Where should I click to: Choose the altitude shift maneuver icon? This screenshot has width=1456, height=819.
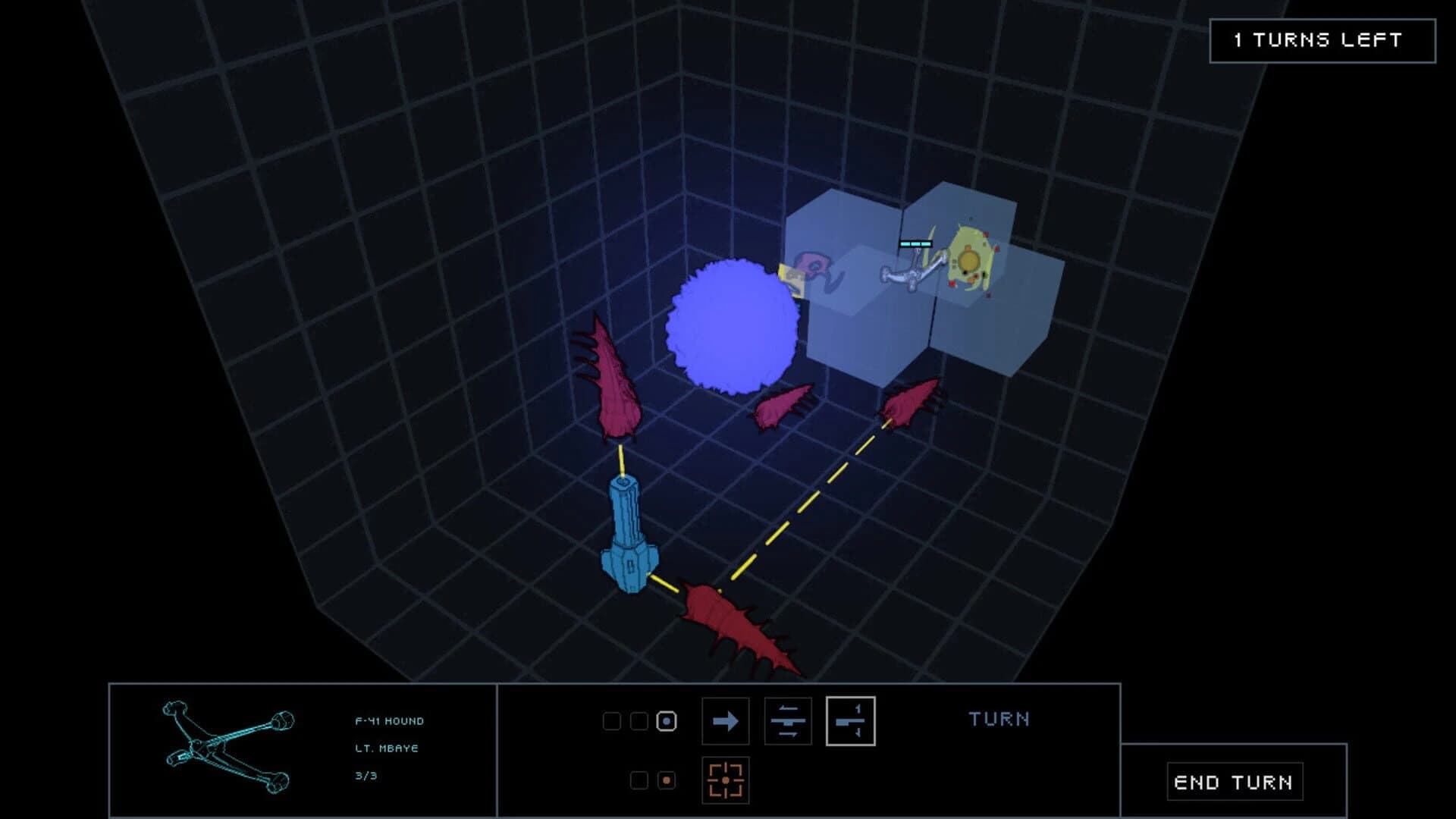(789, 722)
